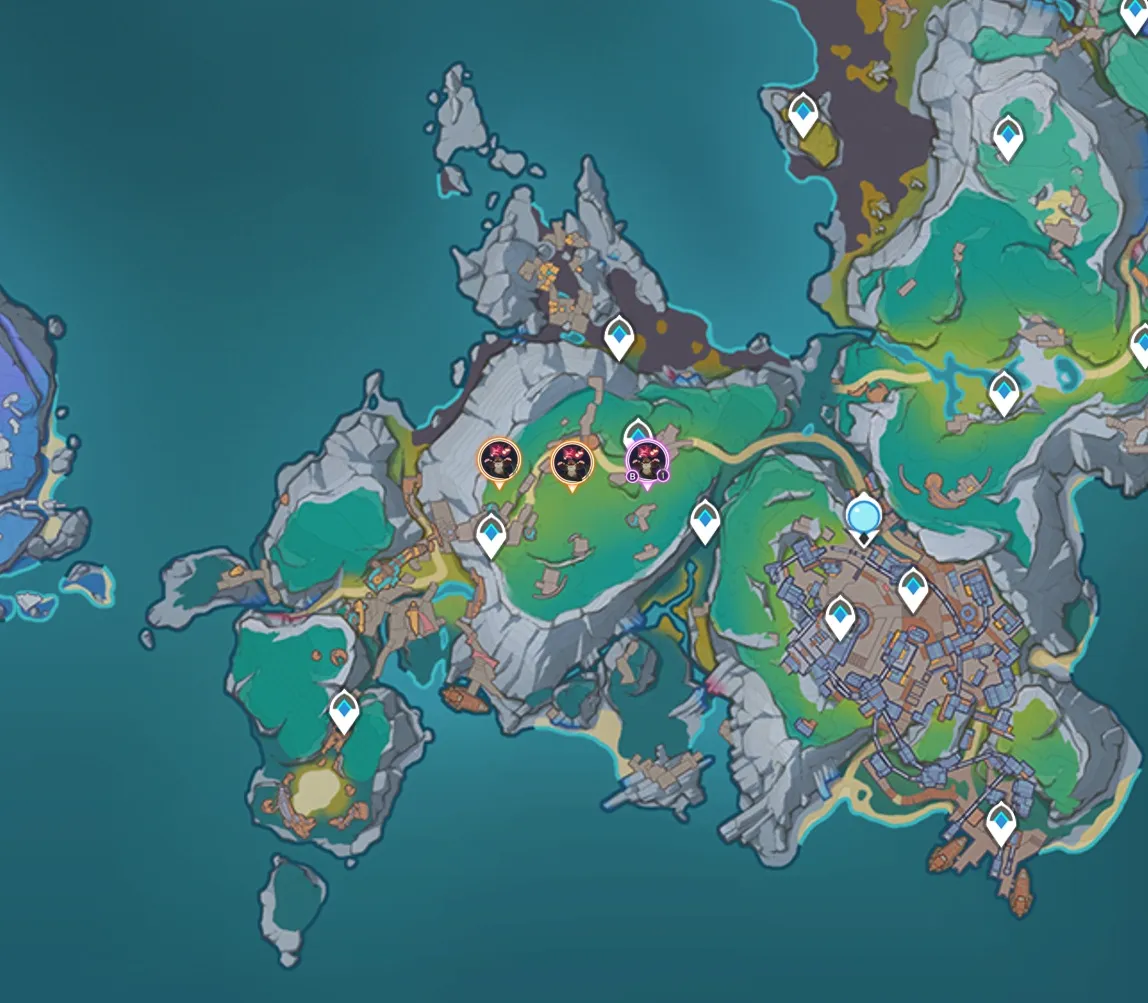Viewport: 1148px width, 1003px height.
Task: Pick the teleport waypoint on the southwest island
Action: tap(344, 710)
